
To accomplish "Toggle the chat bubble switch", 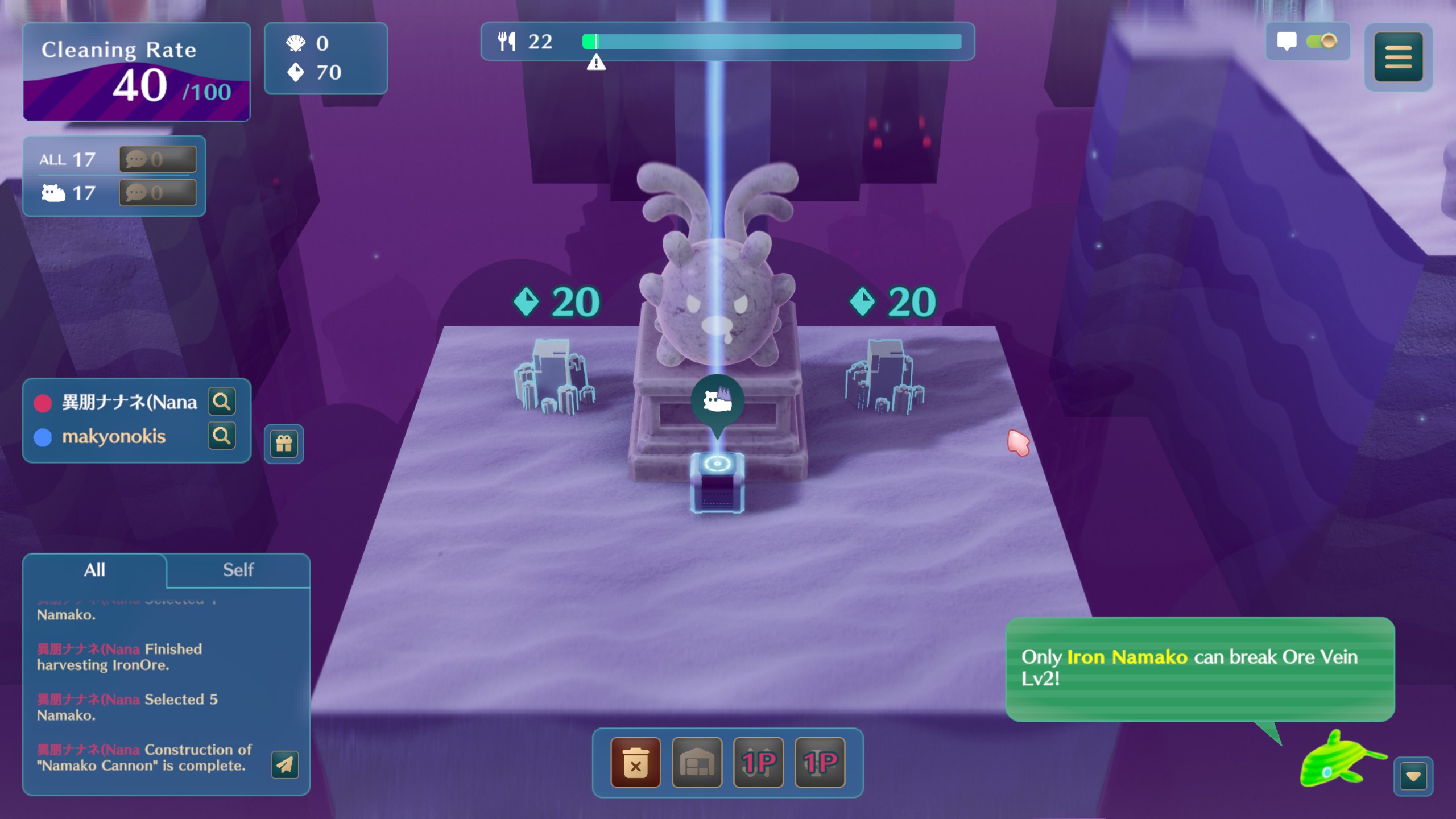I will tap(1321, 42).
